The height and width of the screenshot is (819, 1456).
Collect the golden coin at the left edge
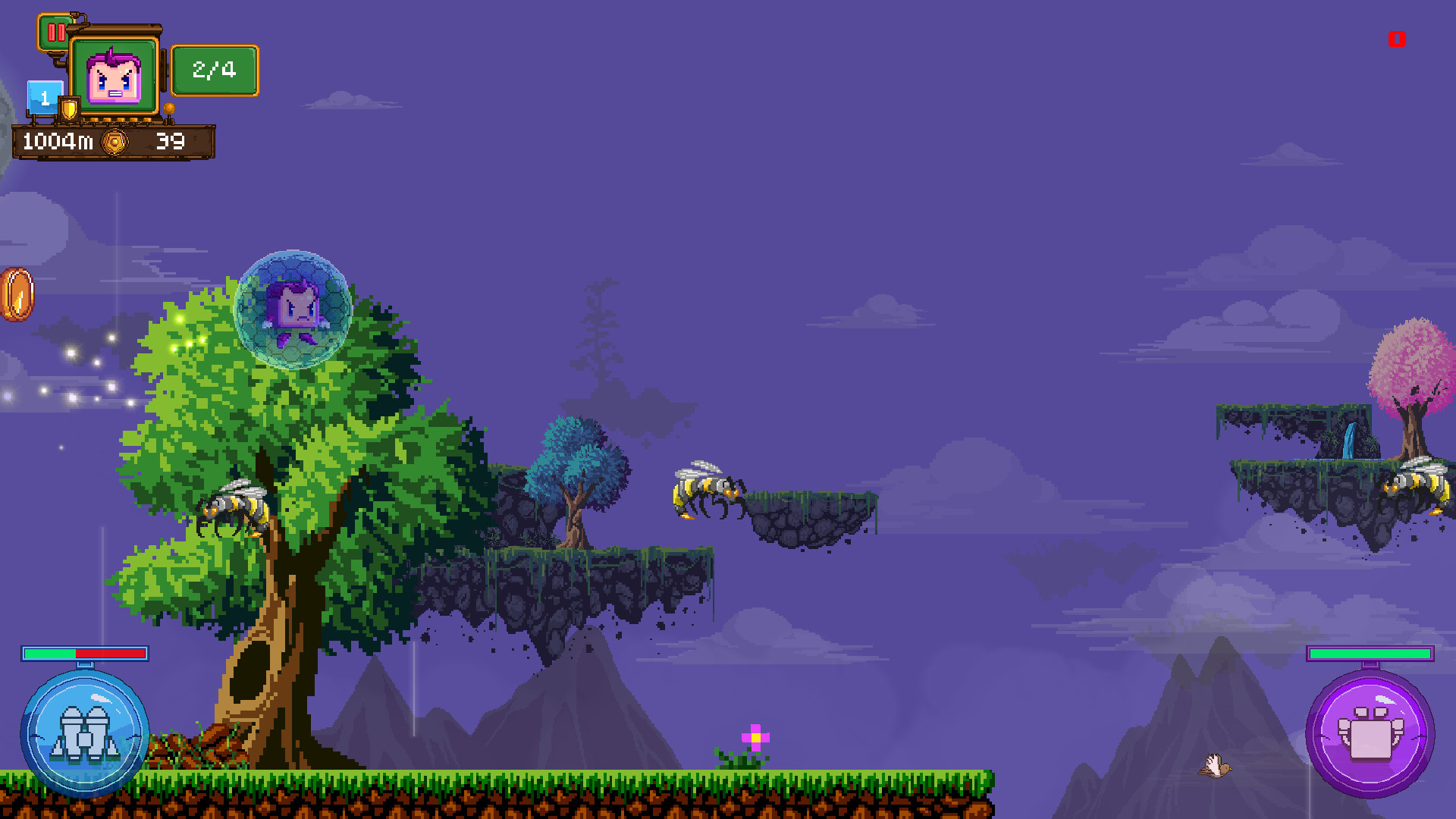coord(15,296)
